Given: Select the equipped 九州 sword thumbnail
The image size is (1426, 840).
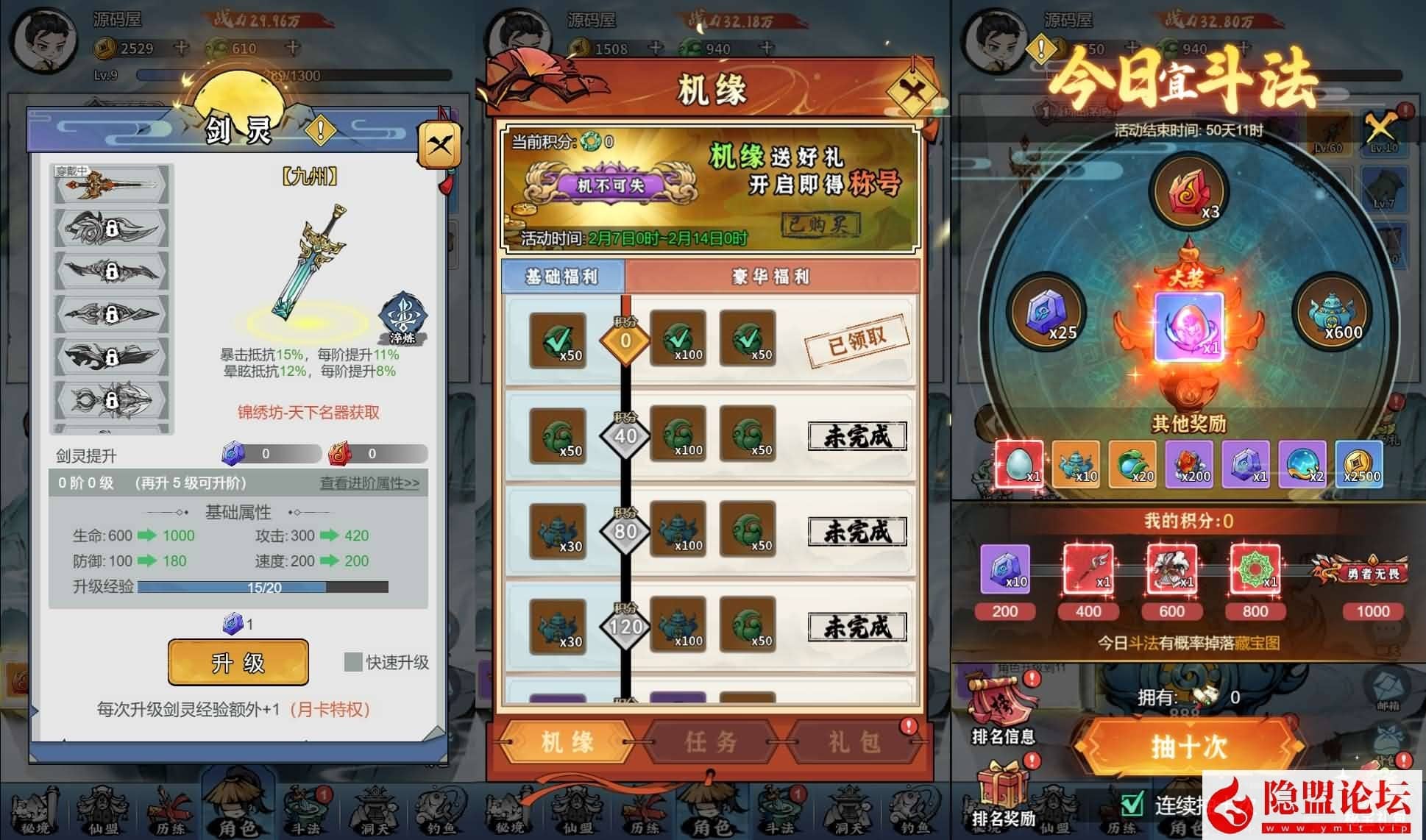Looking at the screenshot, I should click(109, 185).
